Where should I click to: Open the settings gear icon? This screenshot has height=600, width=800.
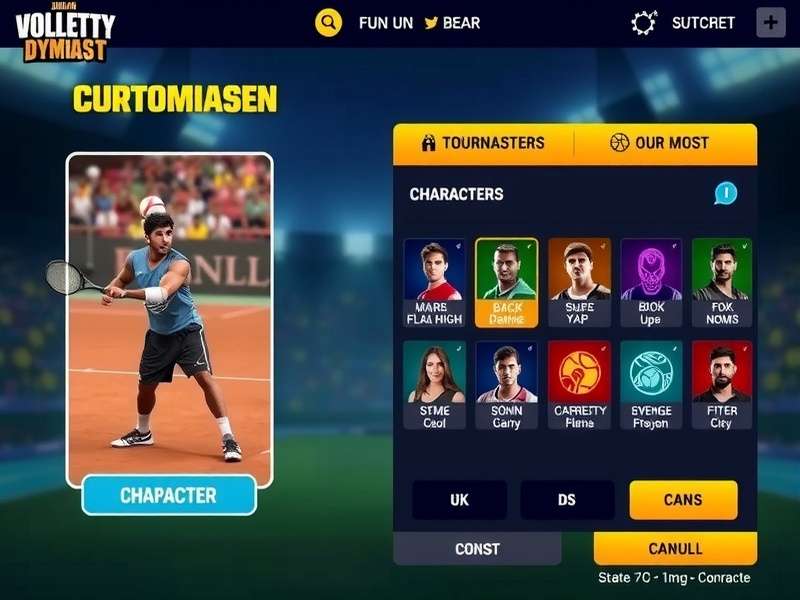[645, 23]
